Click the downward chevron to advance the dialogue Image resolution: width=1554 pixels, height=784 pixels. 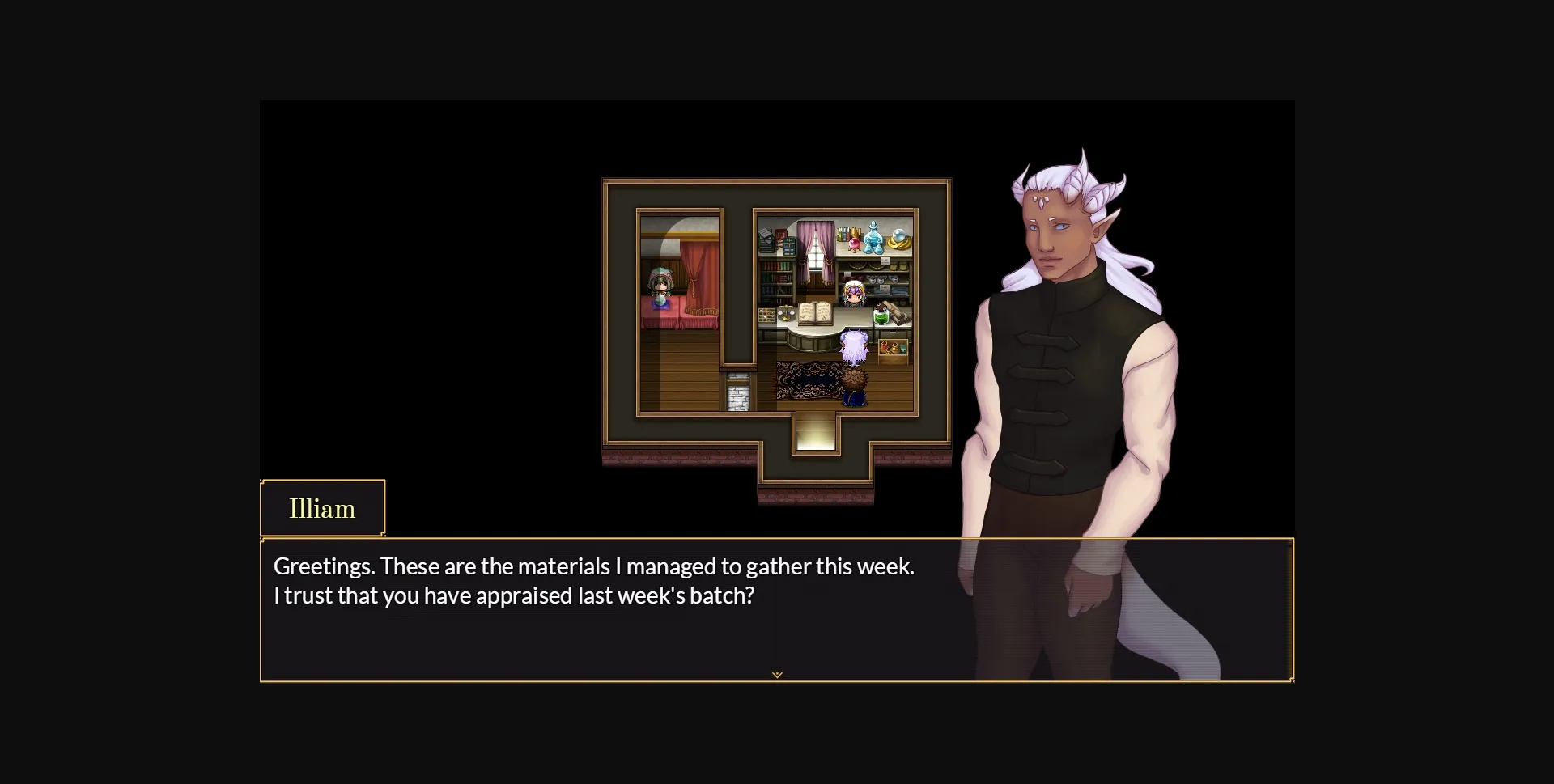777,674
